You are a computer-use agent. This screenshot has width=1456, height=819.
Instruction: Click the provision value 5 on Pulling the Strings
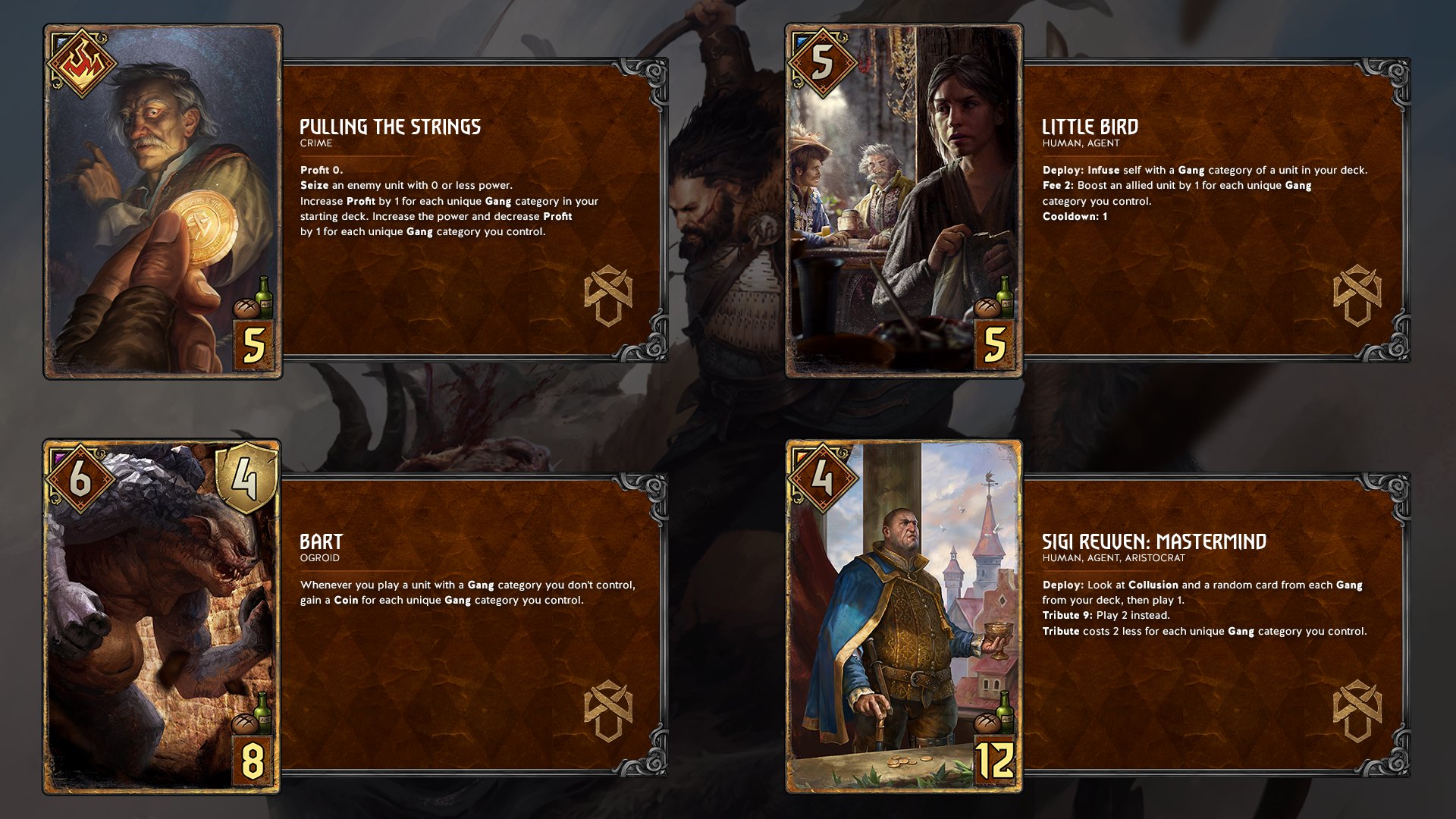click(x=253, y=344)
